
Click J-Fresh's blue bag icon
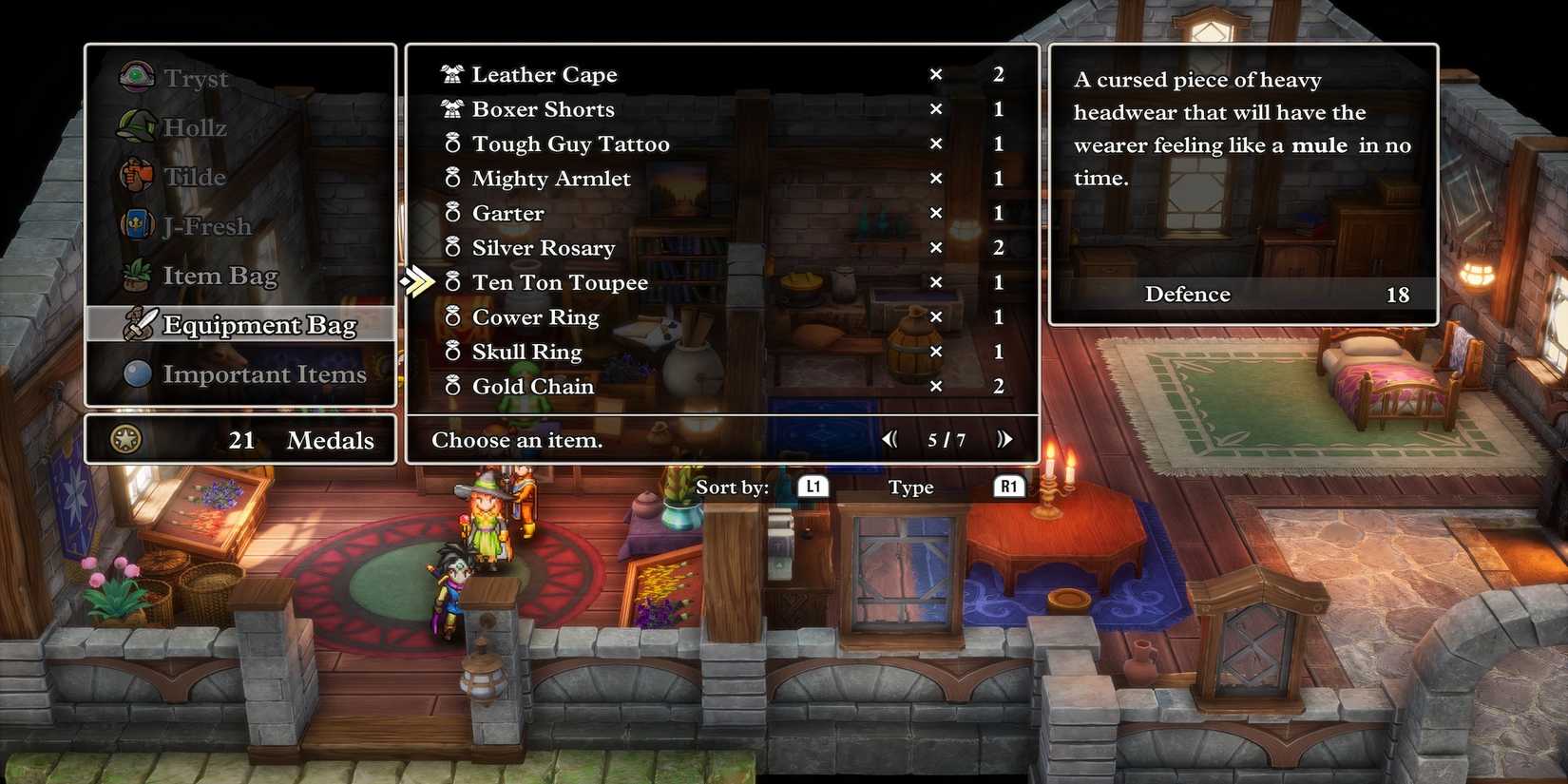136,225
